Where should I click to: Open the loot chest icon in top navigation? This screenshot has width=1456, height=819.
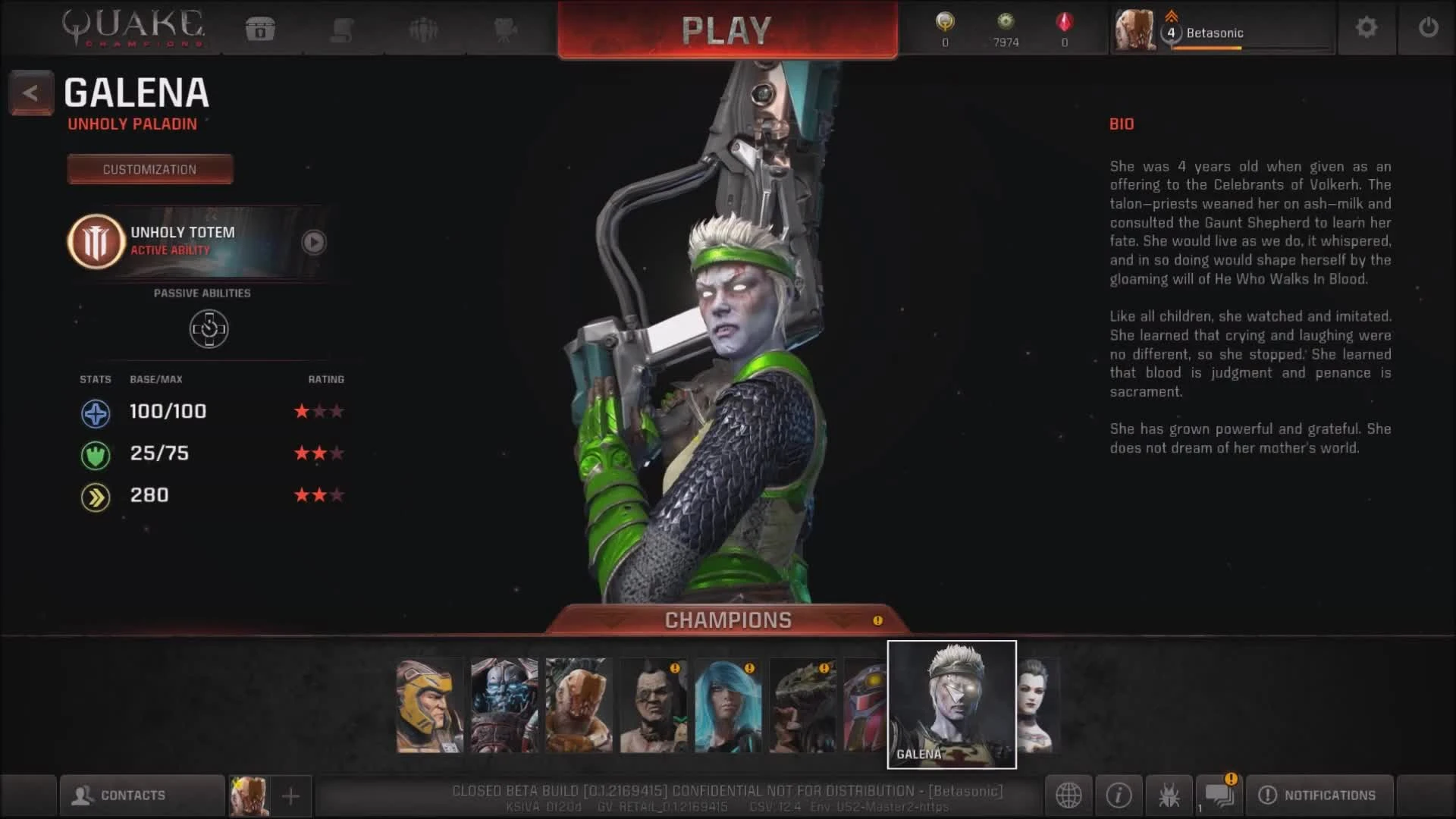point(262,29)
